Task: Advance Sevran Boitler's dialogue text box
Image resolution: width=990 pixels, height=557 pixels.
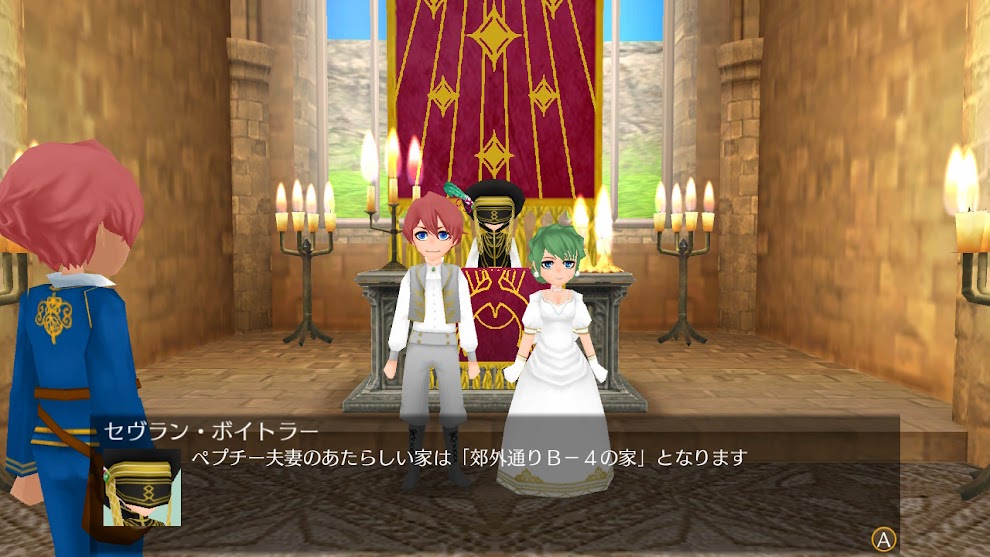Action: point(883,539)
